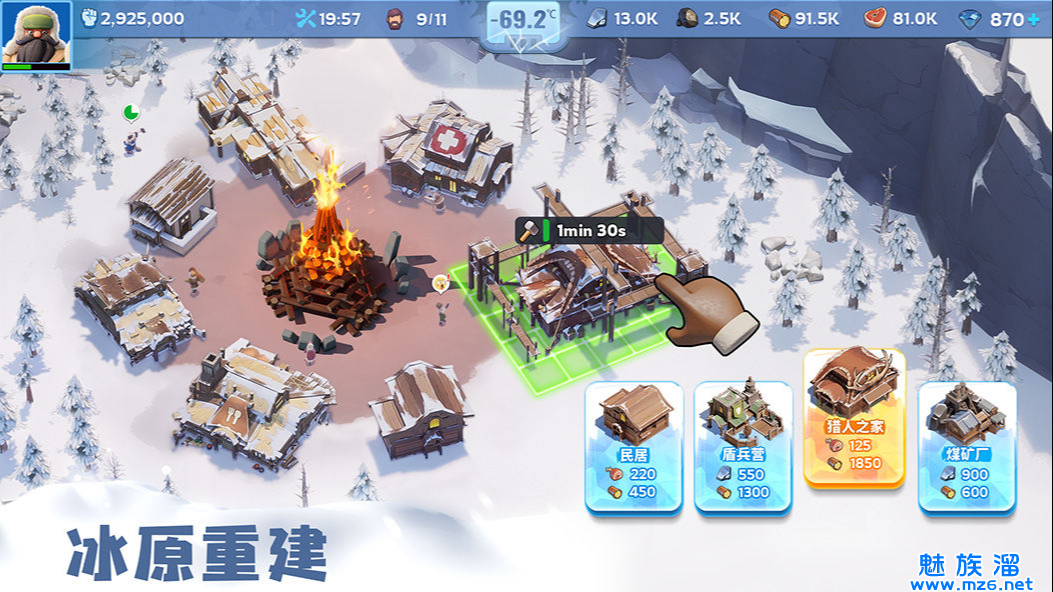Select the 民居 building card

(x=635, y=446)
